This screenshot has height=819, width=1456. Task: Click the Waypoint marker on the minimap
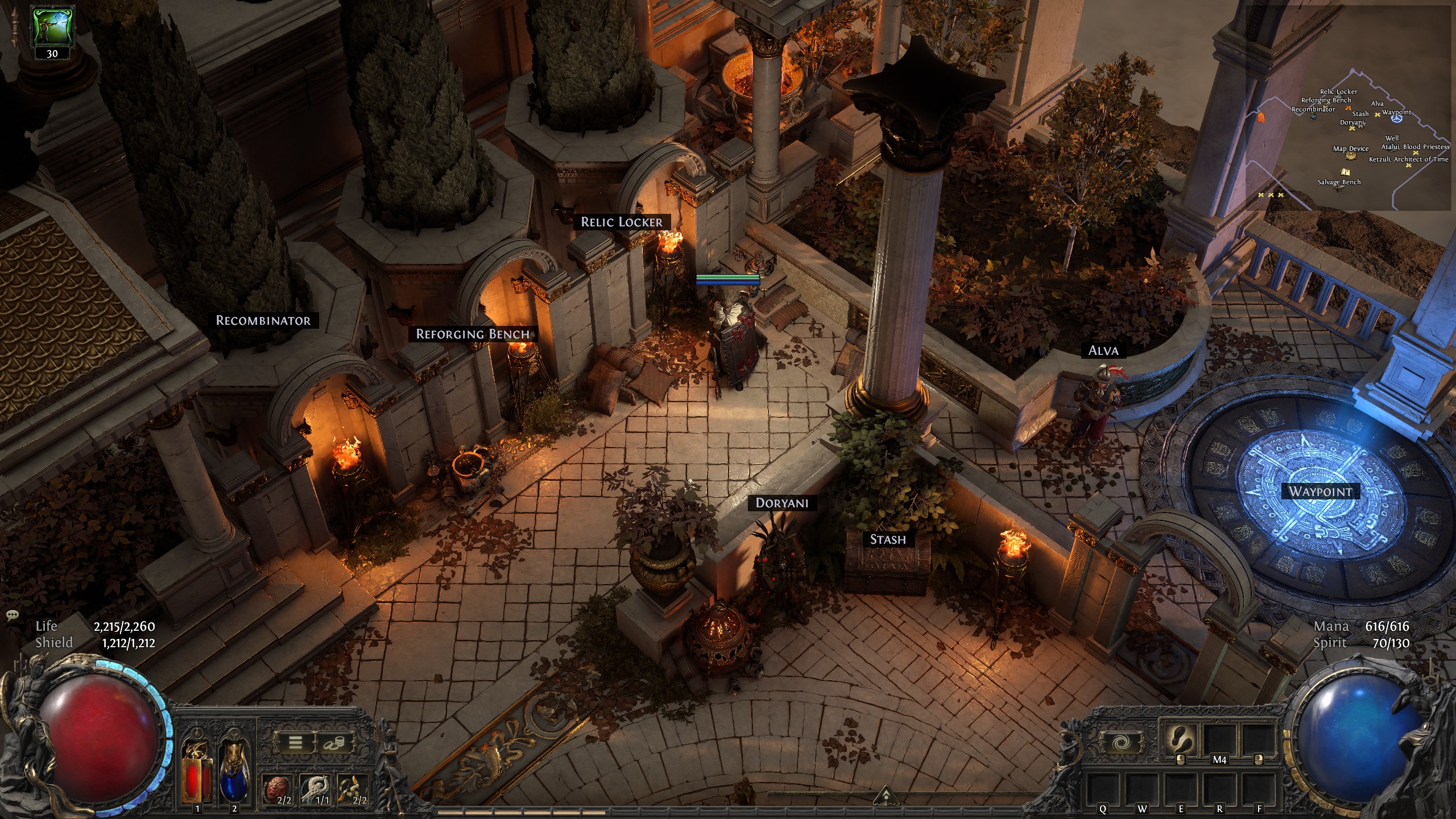(x=1396, y=119)
